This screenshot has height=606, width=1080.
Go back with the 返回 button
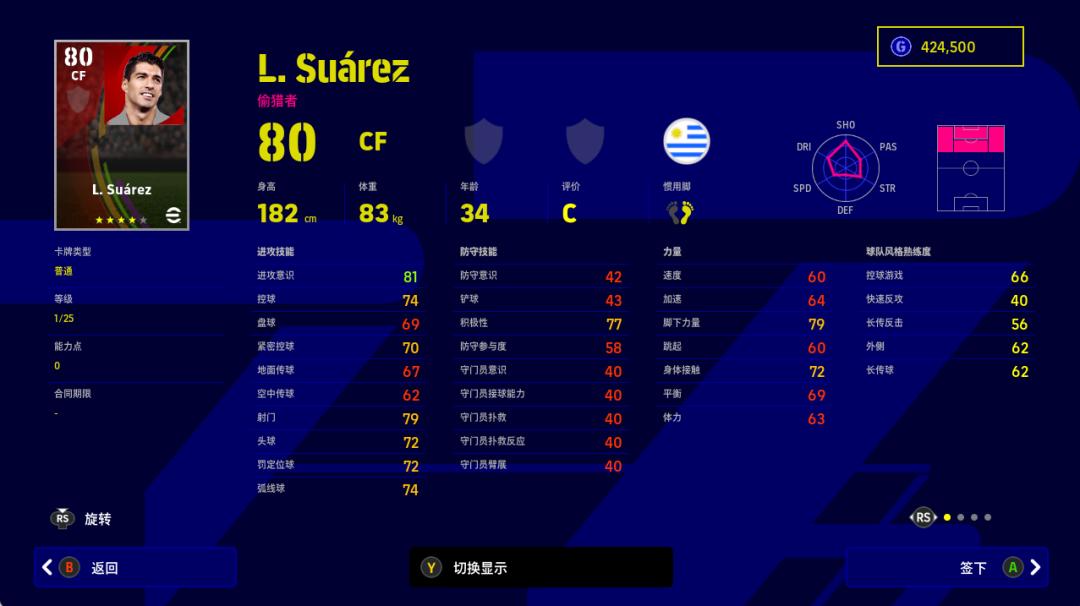[135, 567]
